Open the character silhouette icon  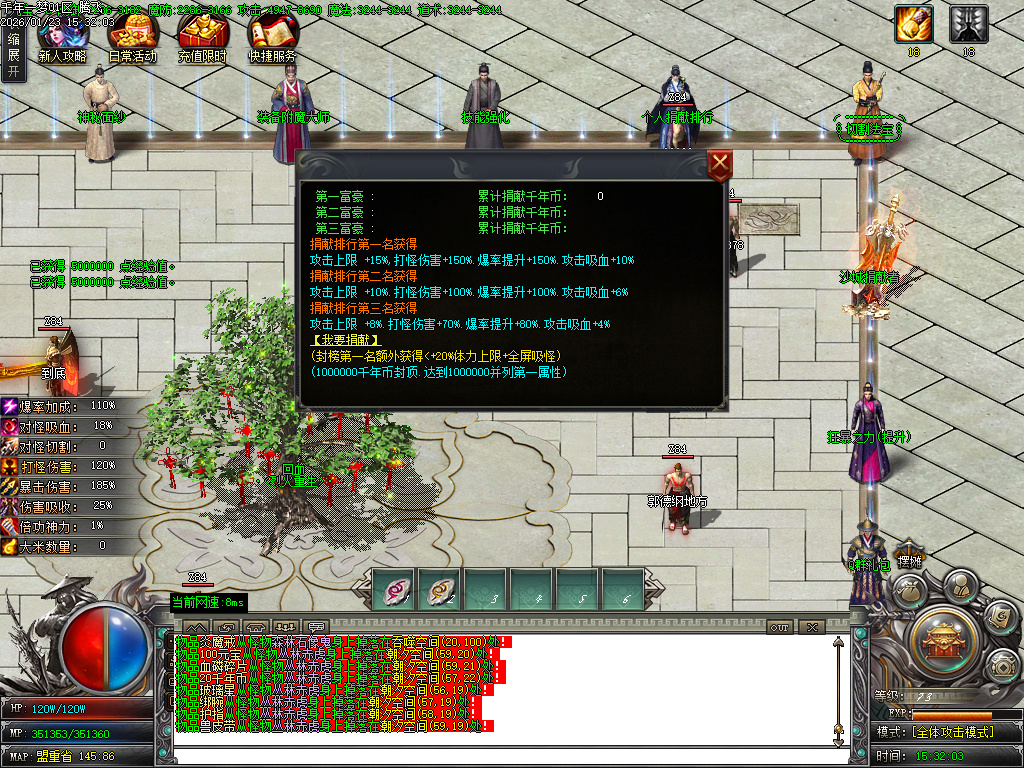tap(960, 585)
